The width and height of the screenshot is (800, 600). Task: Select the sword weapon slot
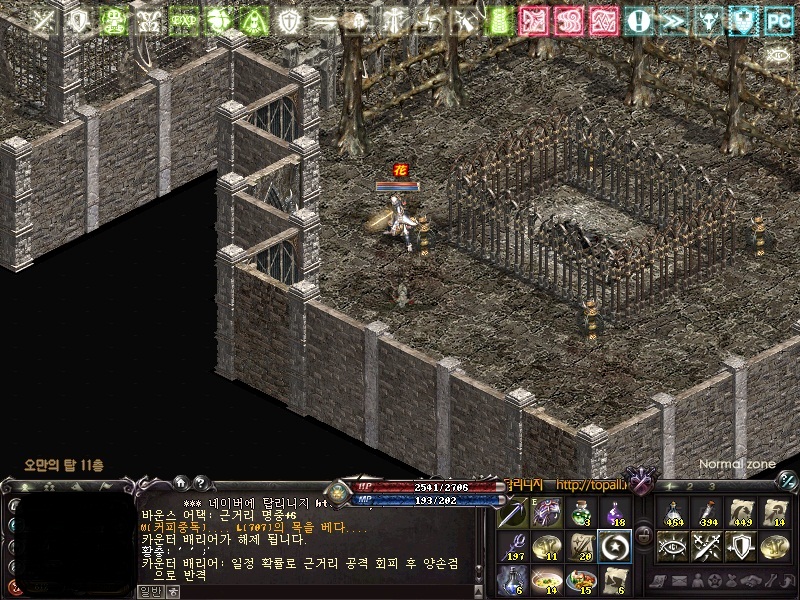pos(513,513)
